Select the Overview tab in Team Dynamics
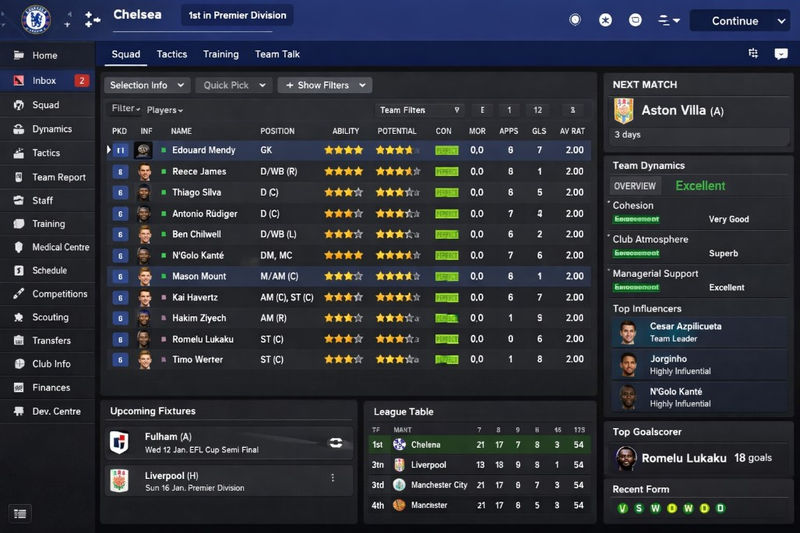800x533 pixels. click(x=634, y=186)
